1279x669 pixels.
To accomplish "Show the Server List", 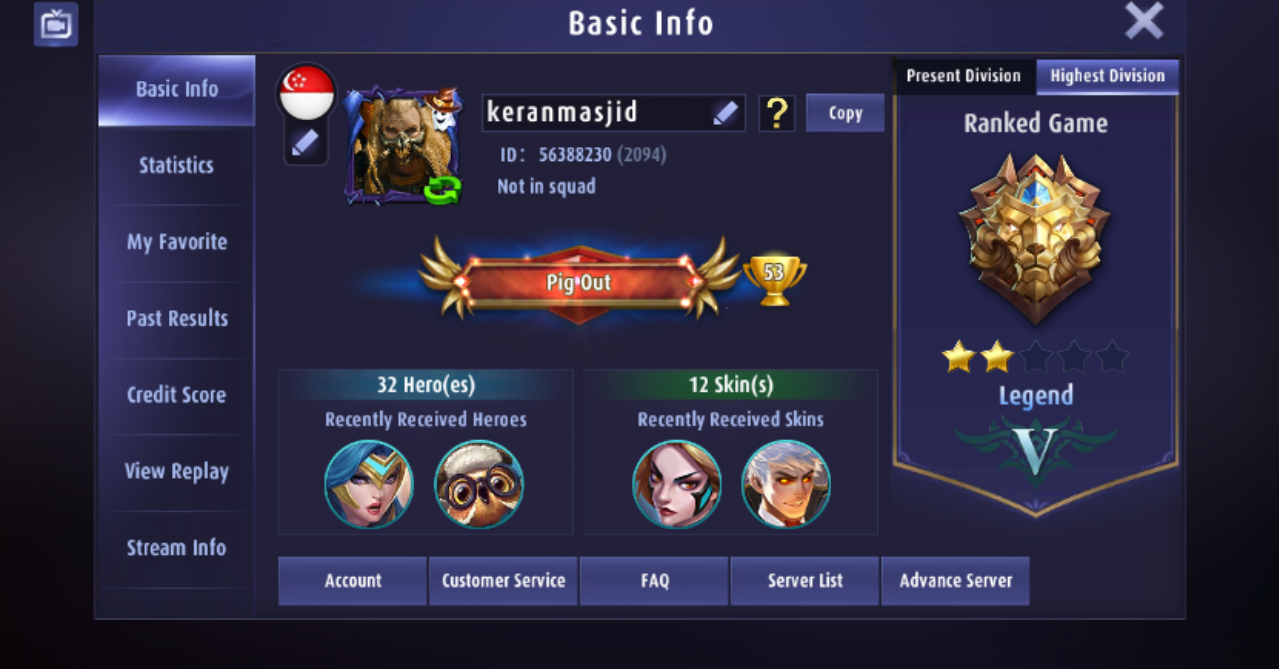I will [x=805, y=580].
